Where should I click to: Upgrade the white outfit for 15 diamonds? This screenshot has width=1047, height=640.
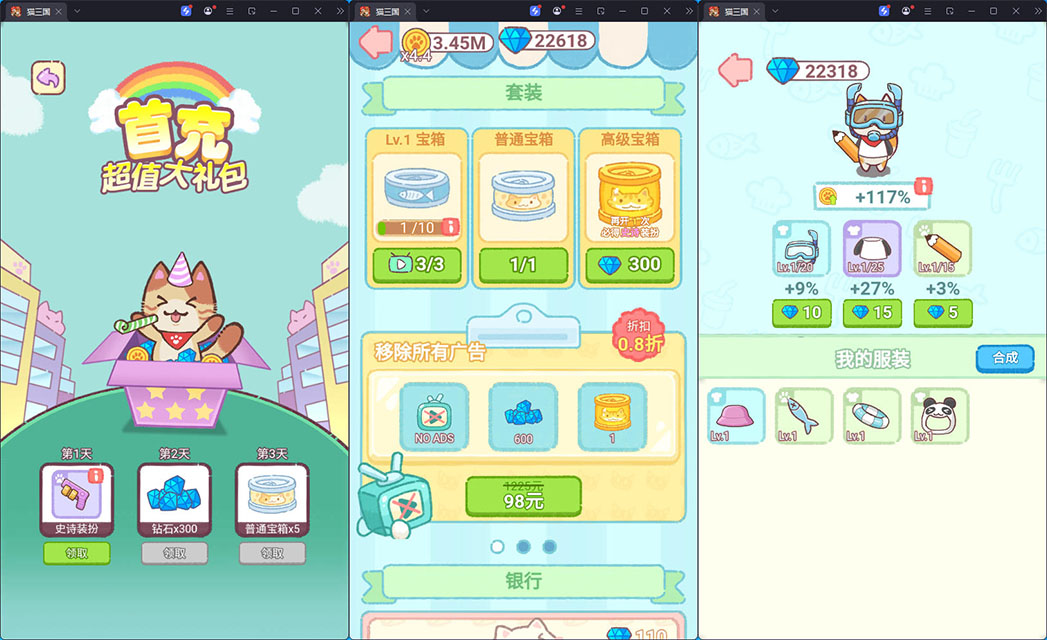tap(872, 313)
